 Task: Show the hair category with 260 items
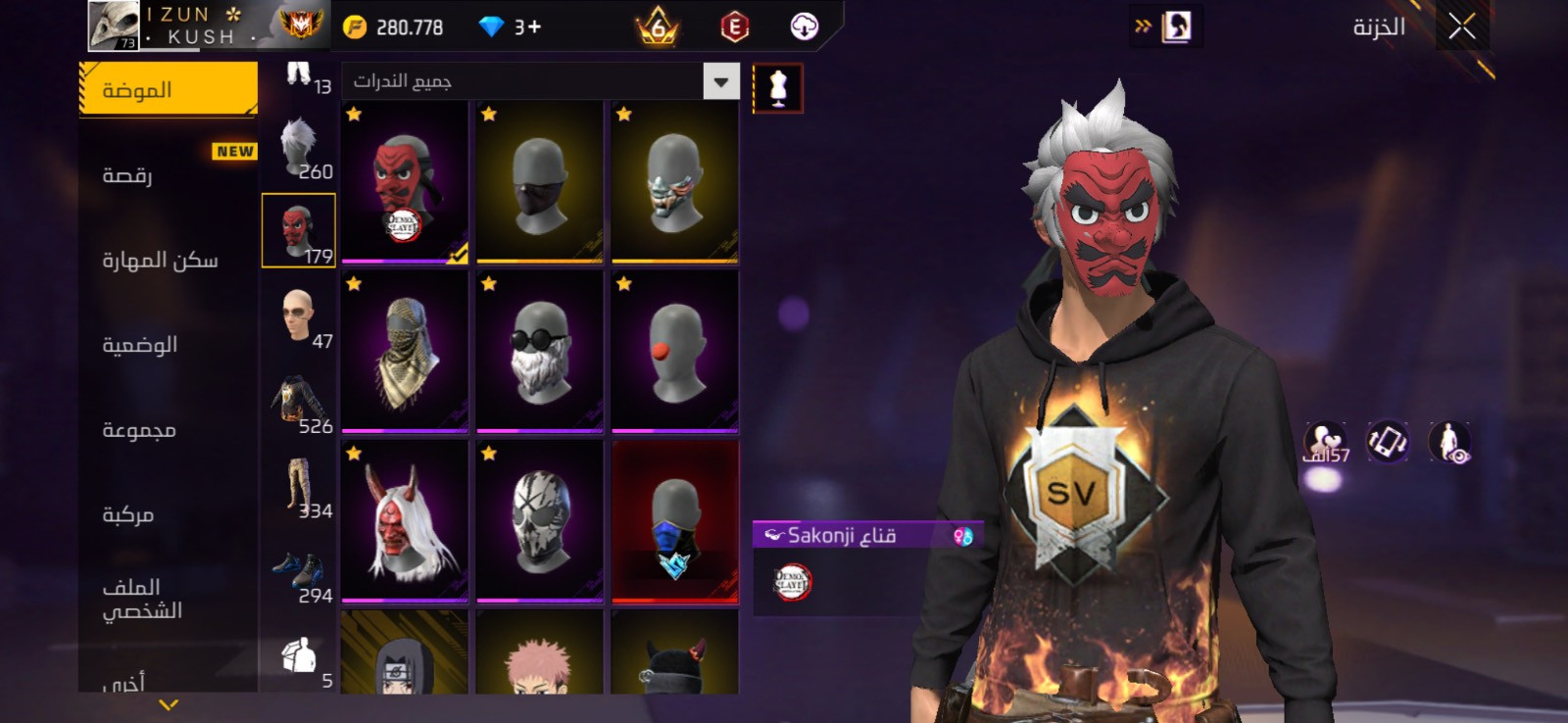(x=299, y=147)
